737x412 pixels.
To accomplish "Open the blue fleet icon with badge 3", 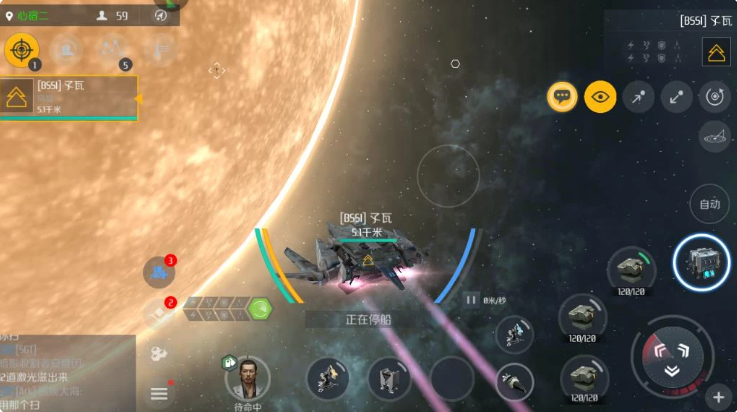I will click(158, 271).
